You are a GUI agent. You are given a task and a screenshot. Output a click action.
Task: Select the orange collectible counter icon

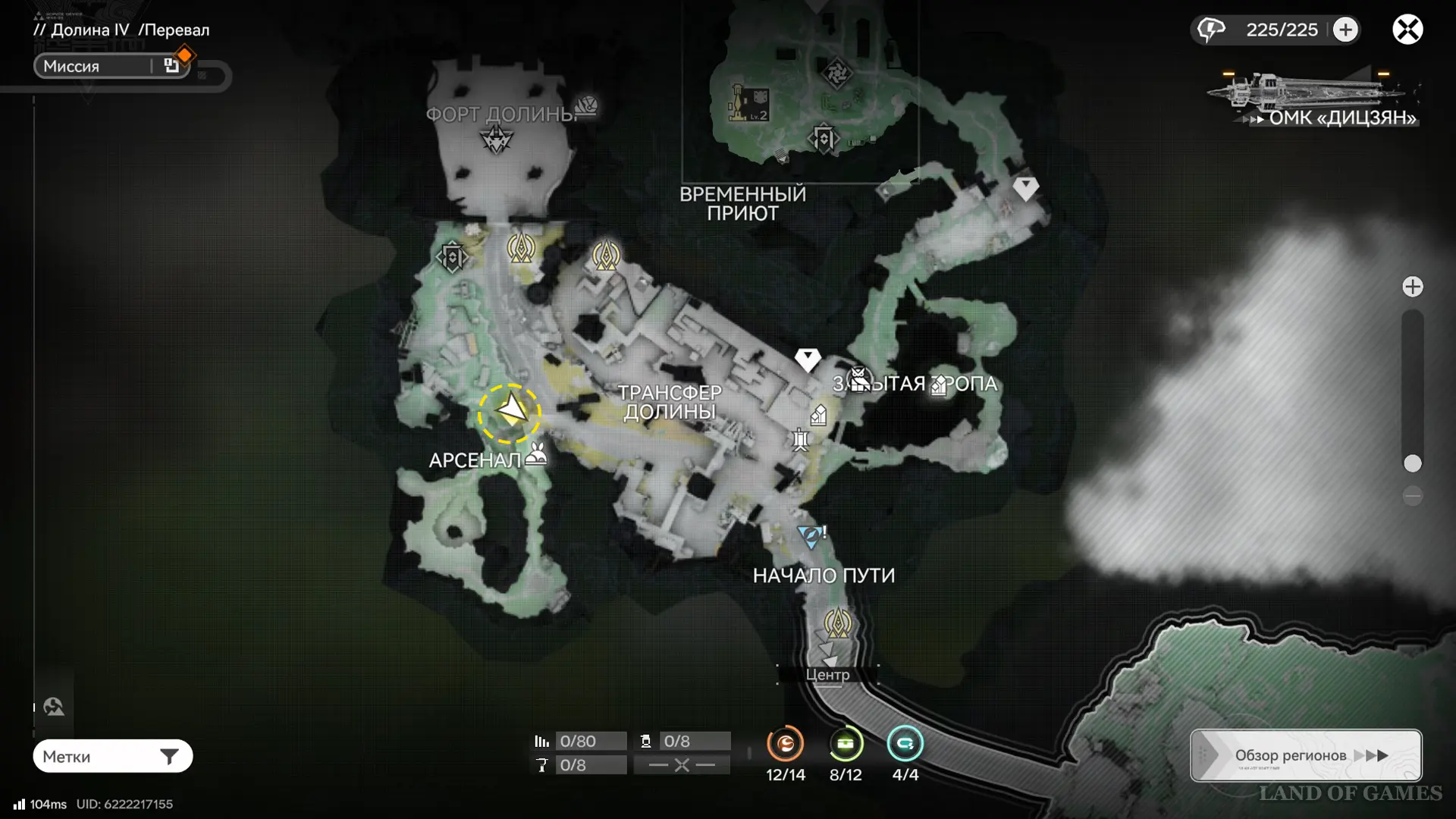pos(785,744)
